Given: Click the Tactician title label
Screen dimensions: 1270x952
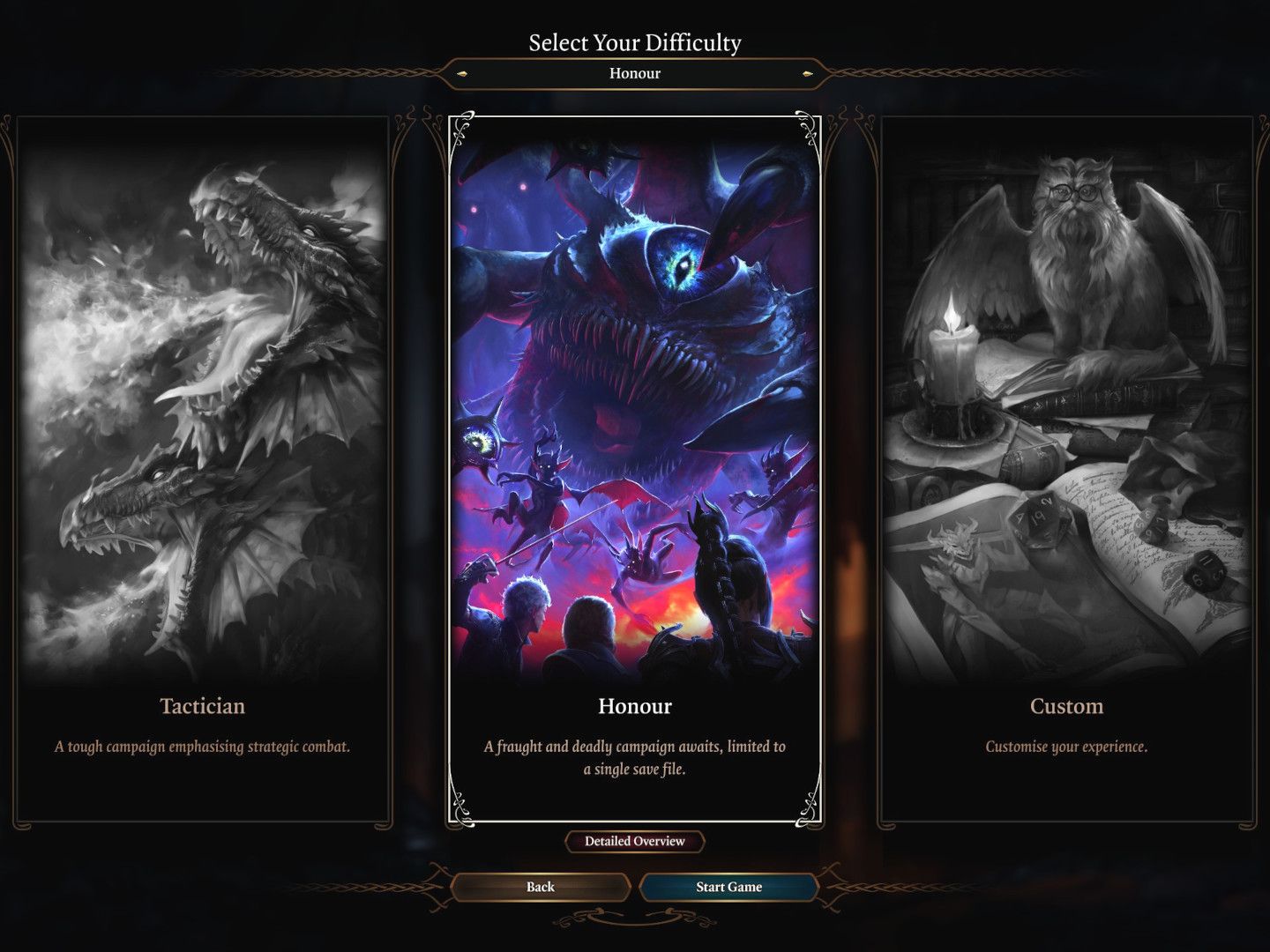Looking at the screenshot, I should (x=202, y=706).
